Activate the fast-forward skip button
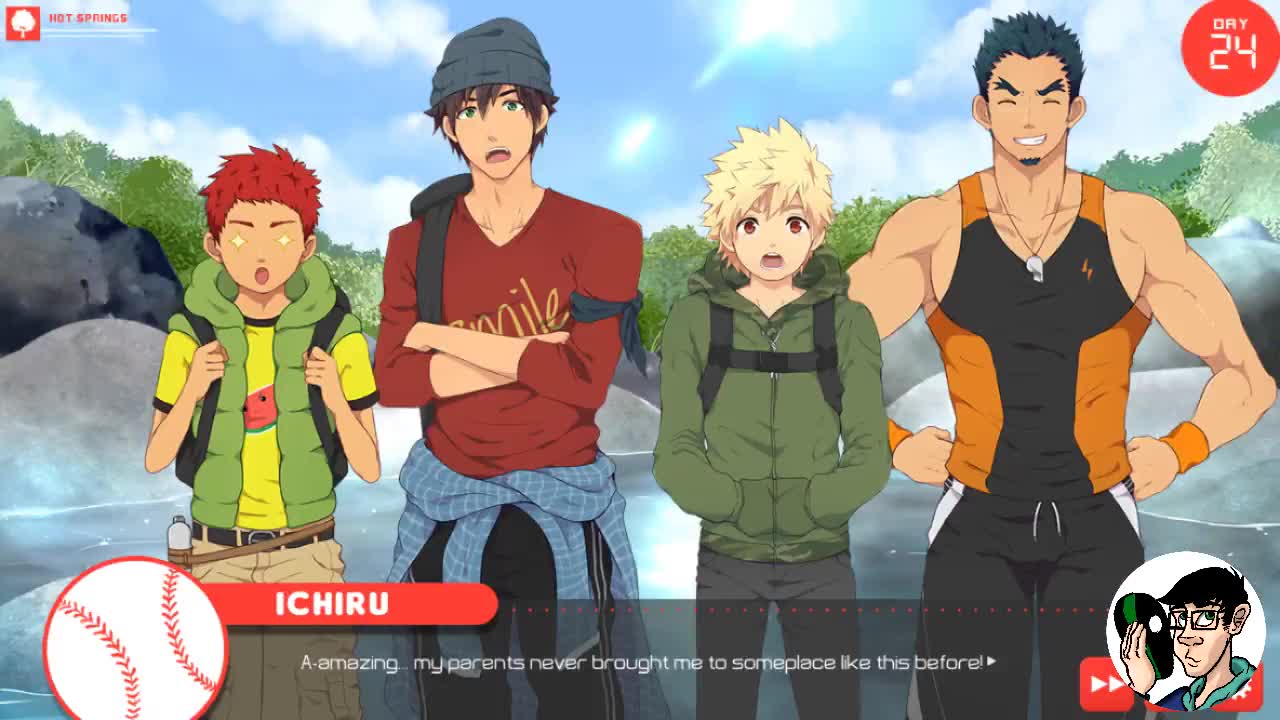1280x720 pixels. (1104, 683)
